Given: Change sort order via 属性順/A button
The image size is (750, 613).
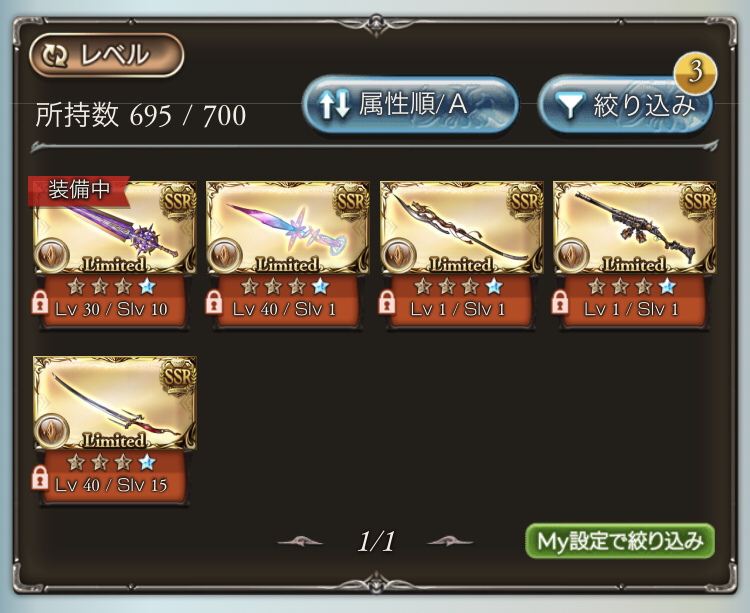Looking at the screenshot, I should pos(410,105).
